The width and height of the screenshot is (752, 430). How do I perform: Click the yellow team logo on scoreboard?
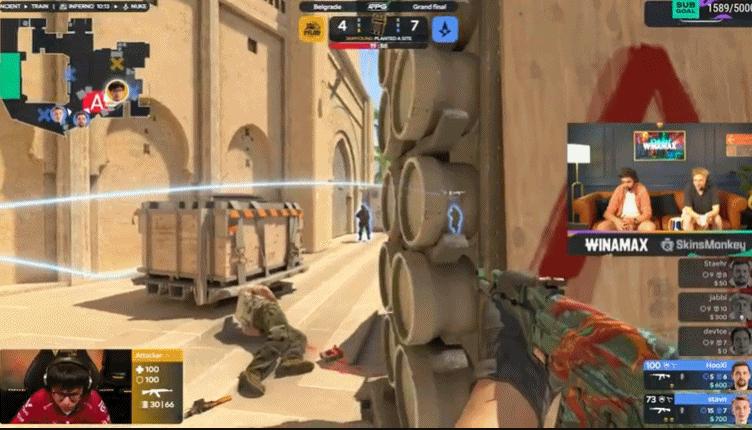click(x=312, y=29)
